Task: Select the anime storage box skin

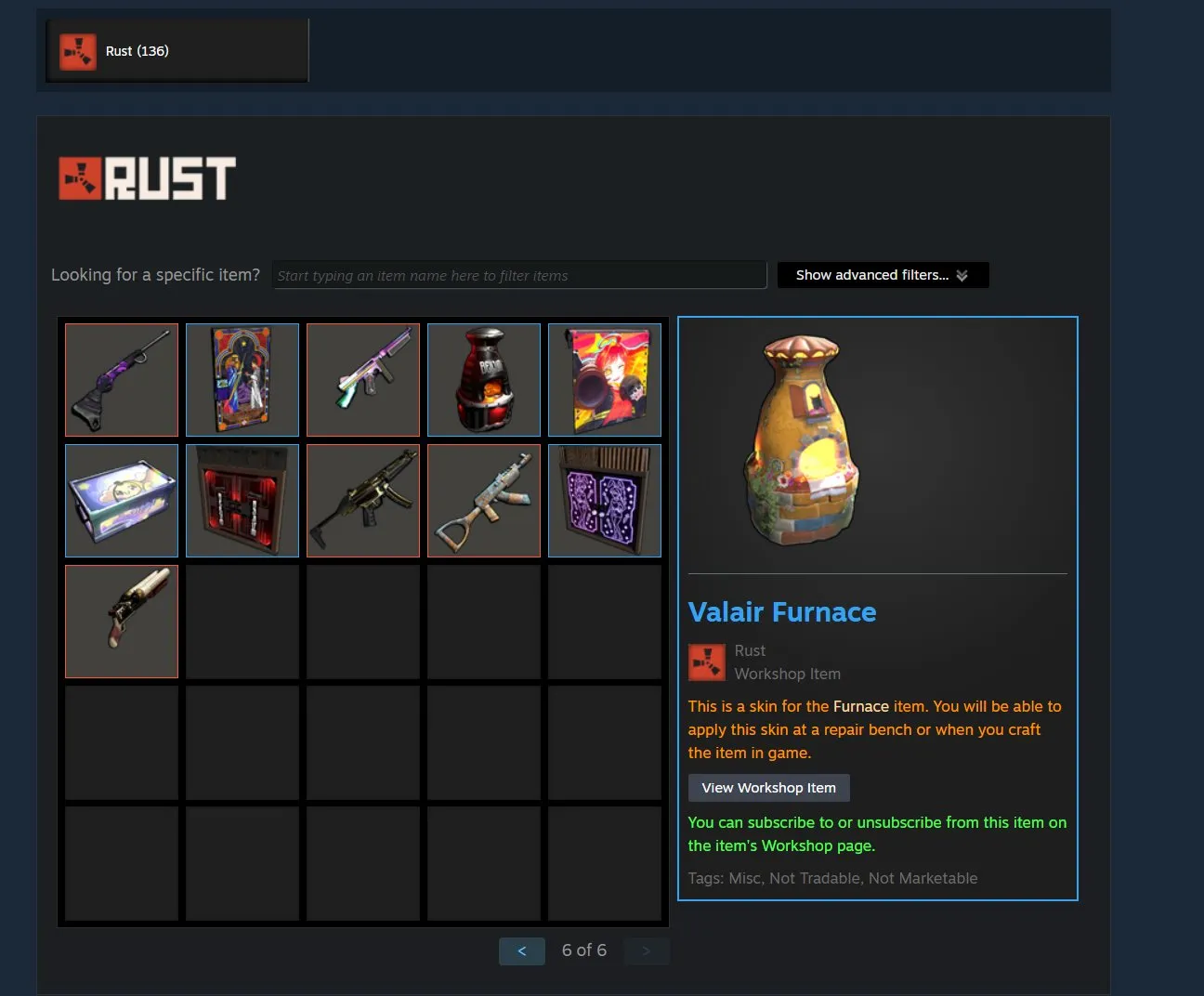Action: tap(121, 500)
